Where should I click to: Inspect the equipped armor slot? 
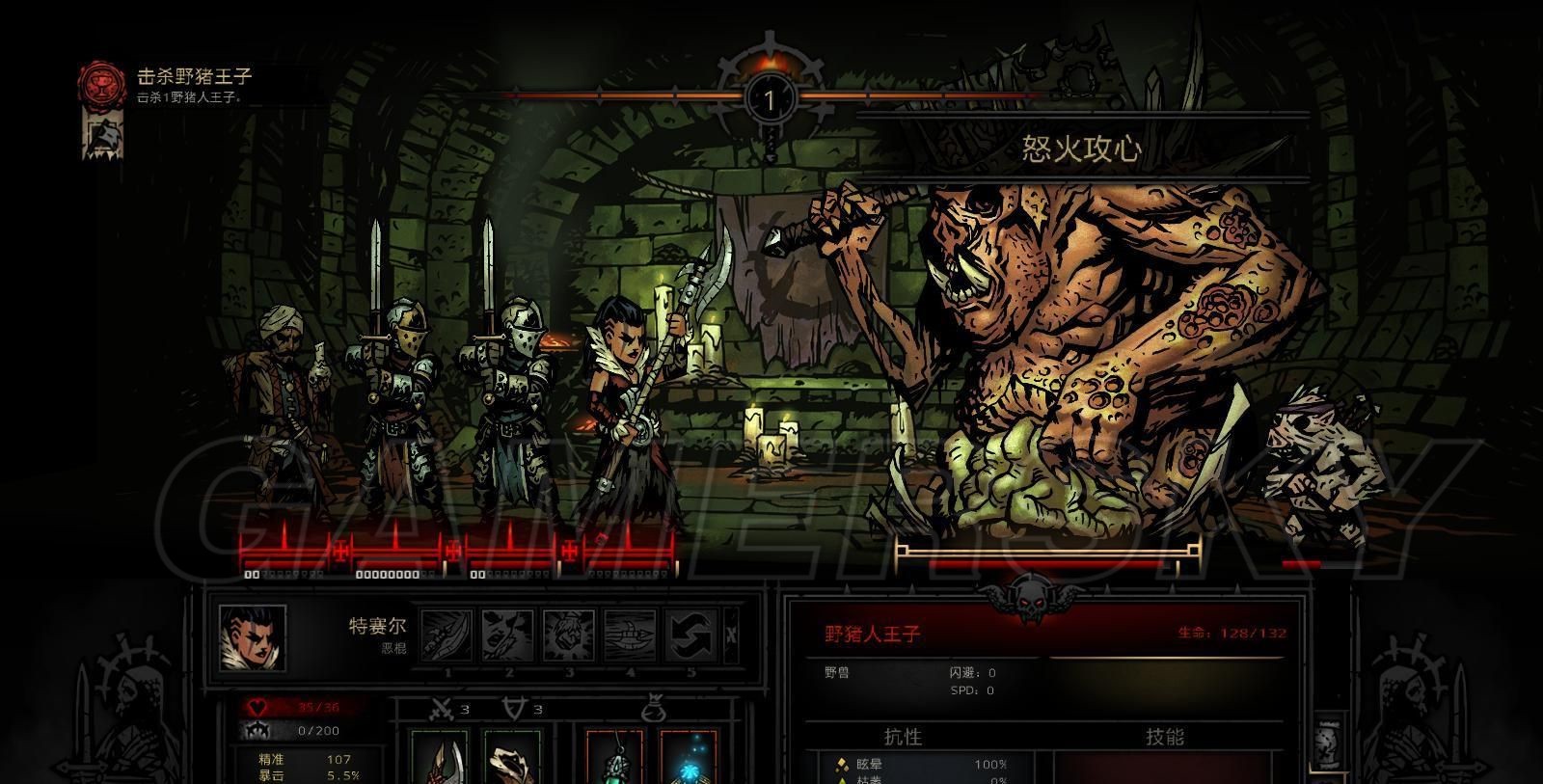tap(511, 759)
